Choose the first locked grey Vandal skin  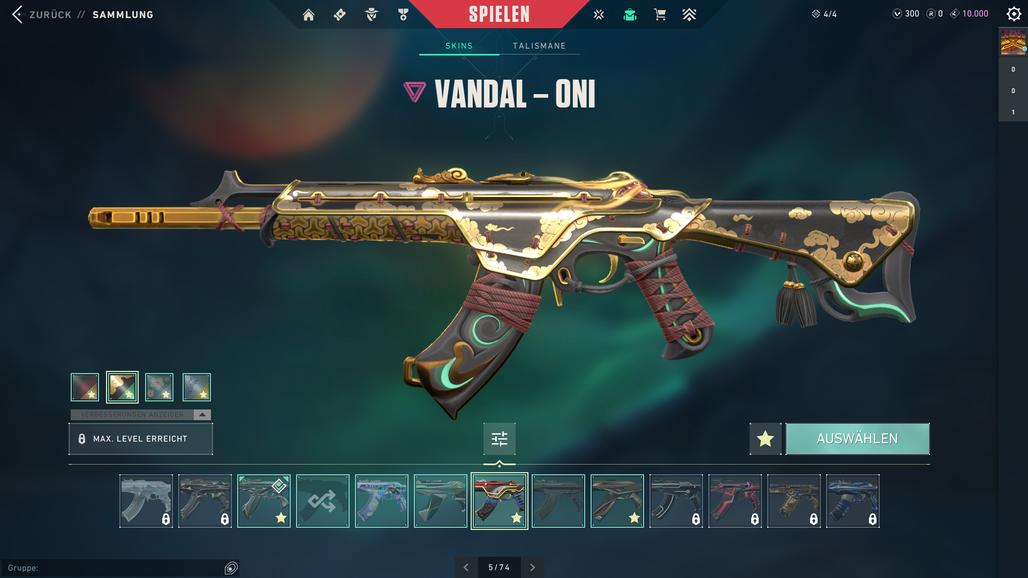(146, 500)
